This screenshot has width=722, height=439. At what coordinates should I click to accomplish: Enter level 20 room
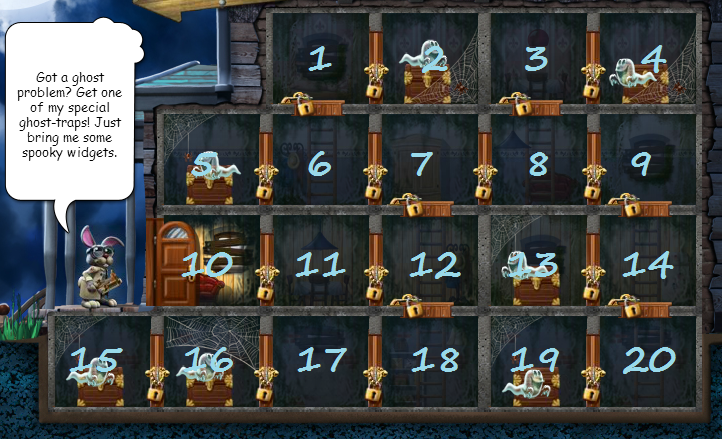pos(650,360)
